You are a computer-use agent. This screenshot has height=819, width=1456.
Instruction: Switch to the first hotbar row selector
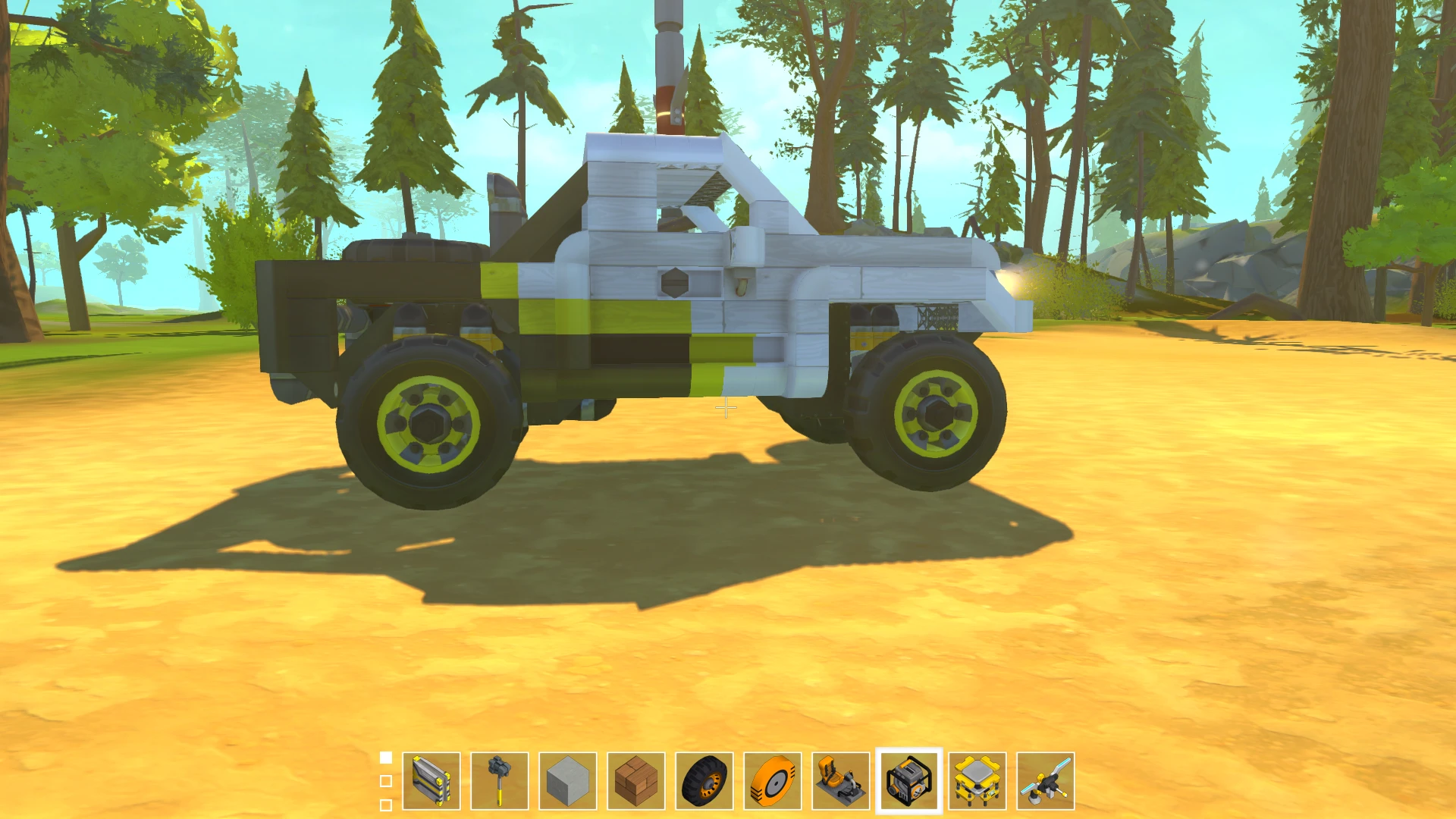click(x=385, y=756)
